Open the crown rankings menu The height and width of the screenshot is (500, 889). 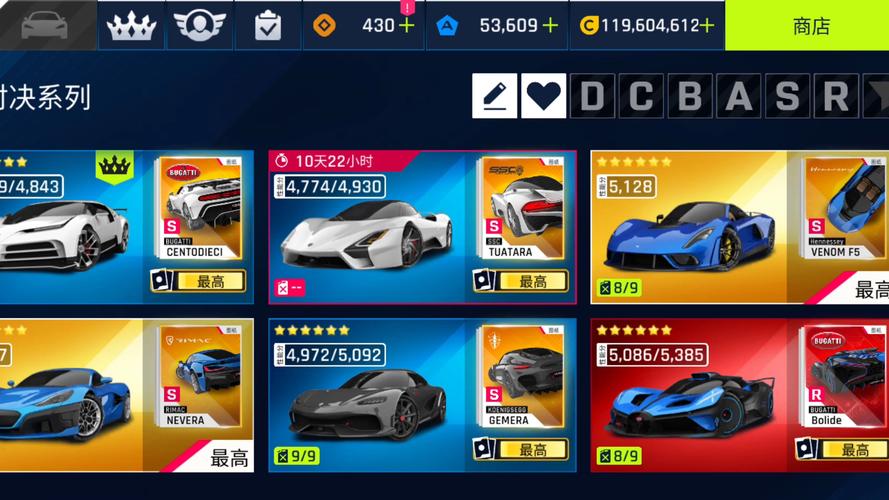click(131, 26)
